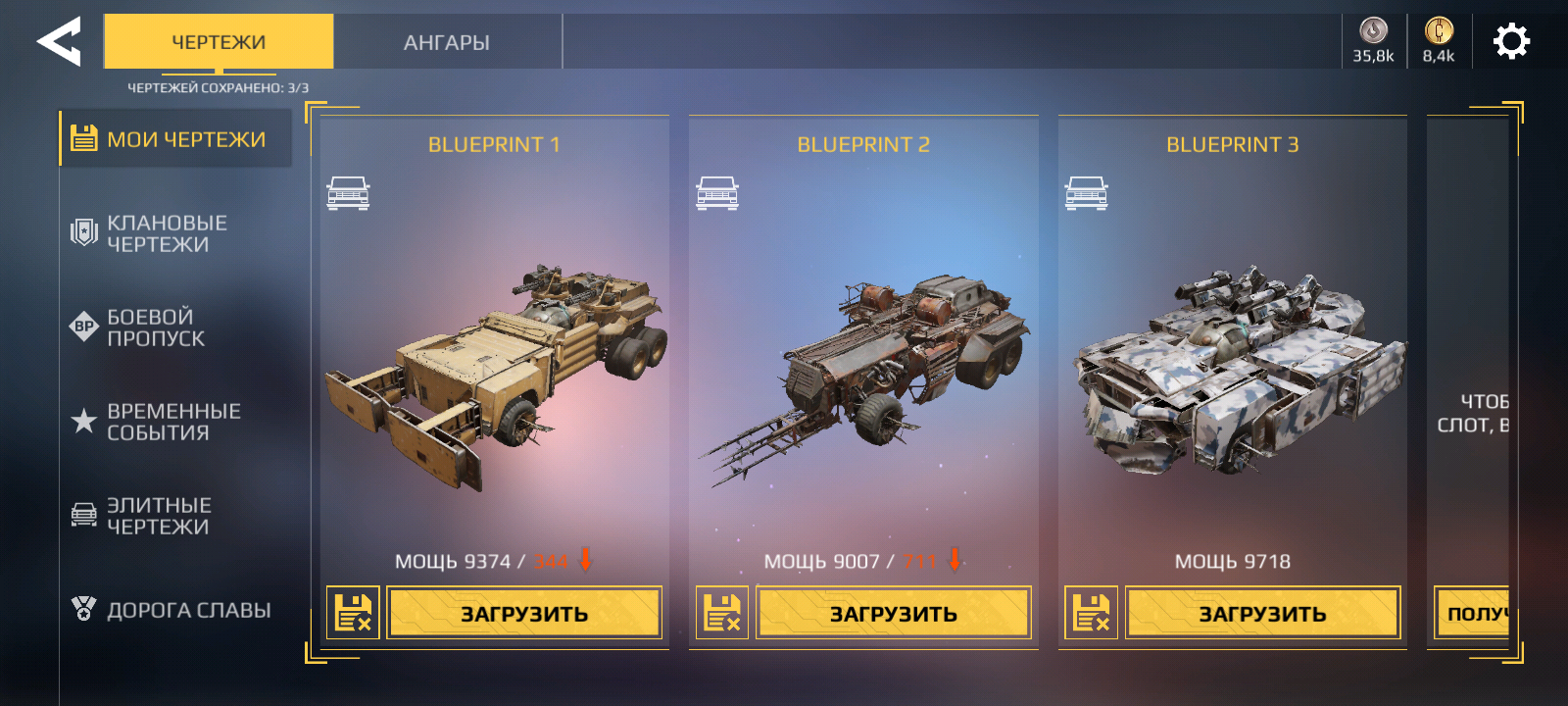Select the Blueprint 3 camouflage vehicle card
Screen dimensions: 1568x706
1233,373
